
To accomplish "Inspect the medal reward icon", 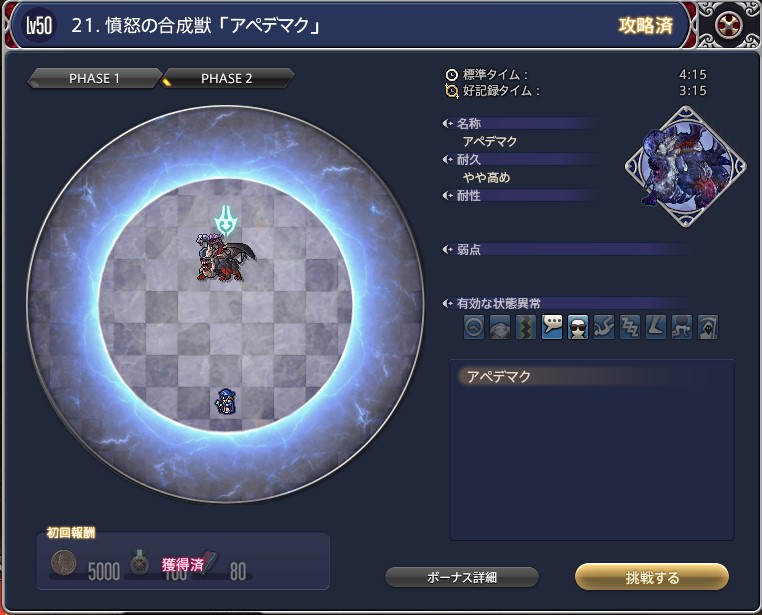I will click(x=141, y=564).
